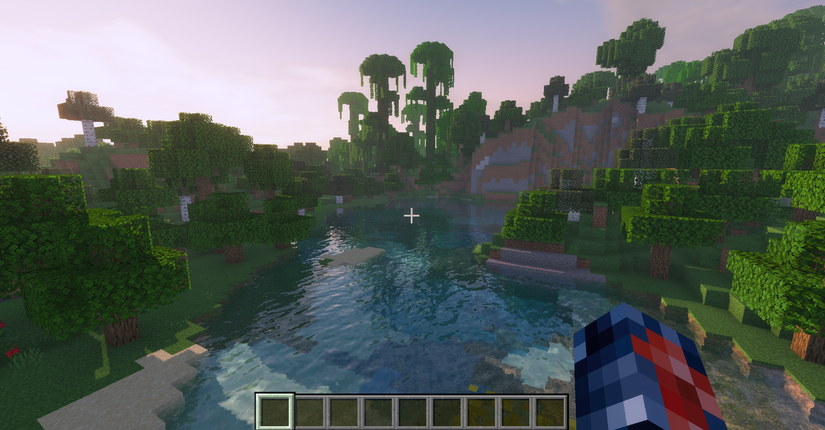Viewport: 825px width, 430px height.
Task: Select the highlighted first hotbar slot
Action: (275, 411)
